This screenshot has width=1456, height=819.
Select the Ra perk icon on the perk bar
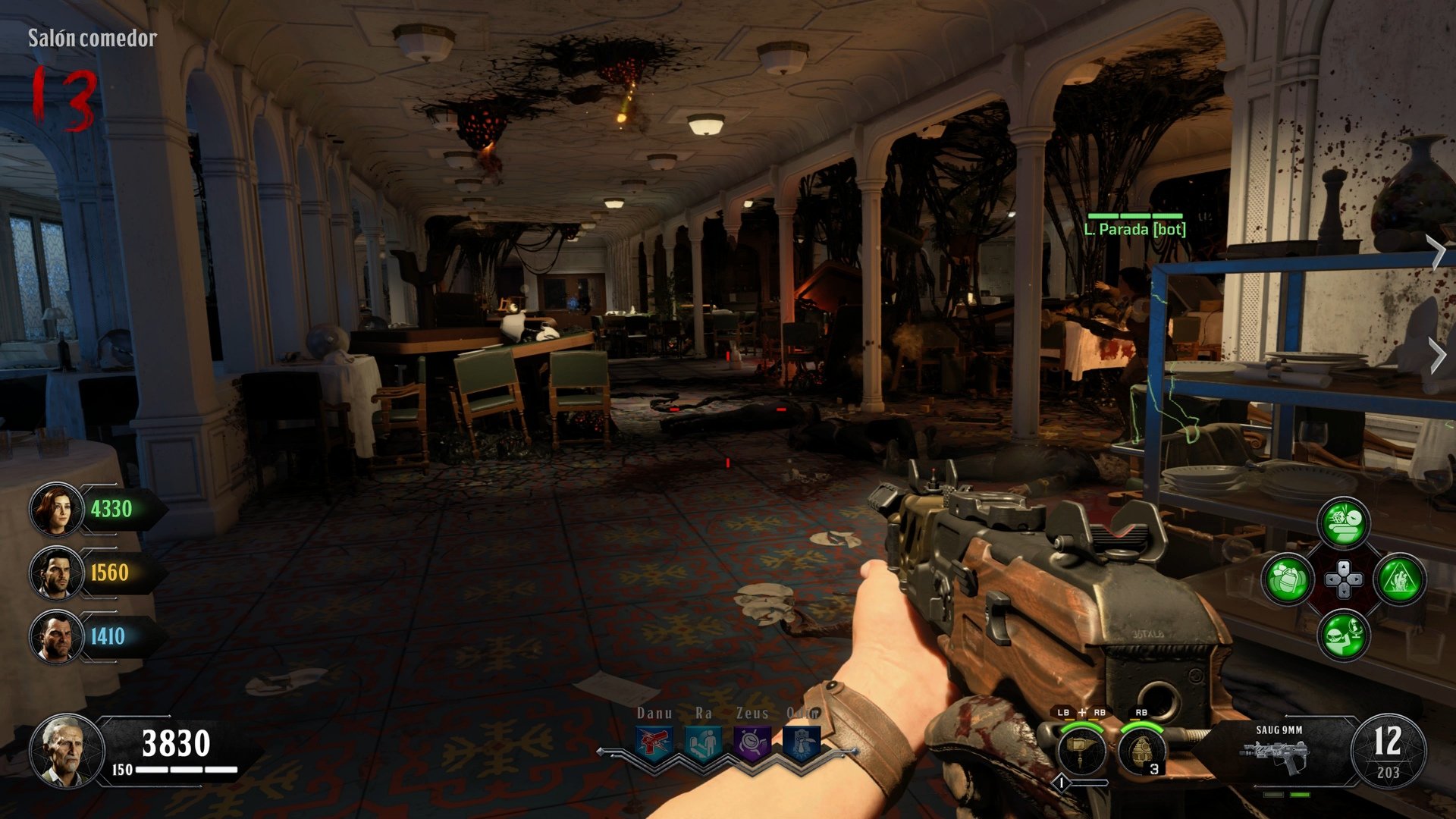702,742
